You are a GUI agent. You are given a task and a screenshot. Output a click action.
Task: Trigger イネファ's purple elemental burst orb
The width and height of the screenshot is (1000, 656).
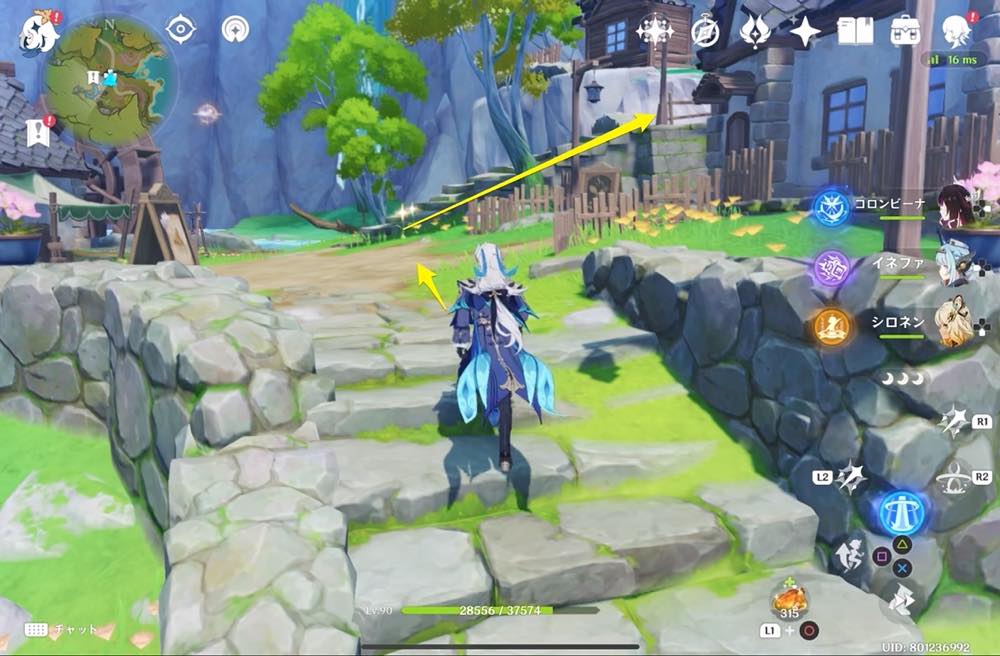(831, 266)
